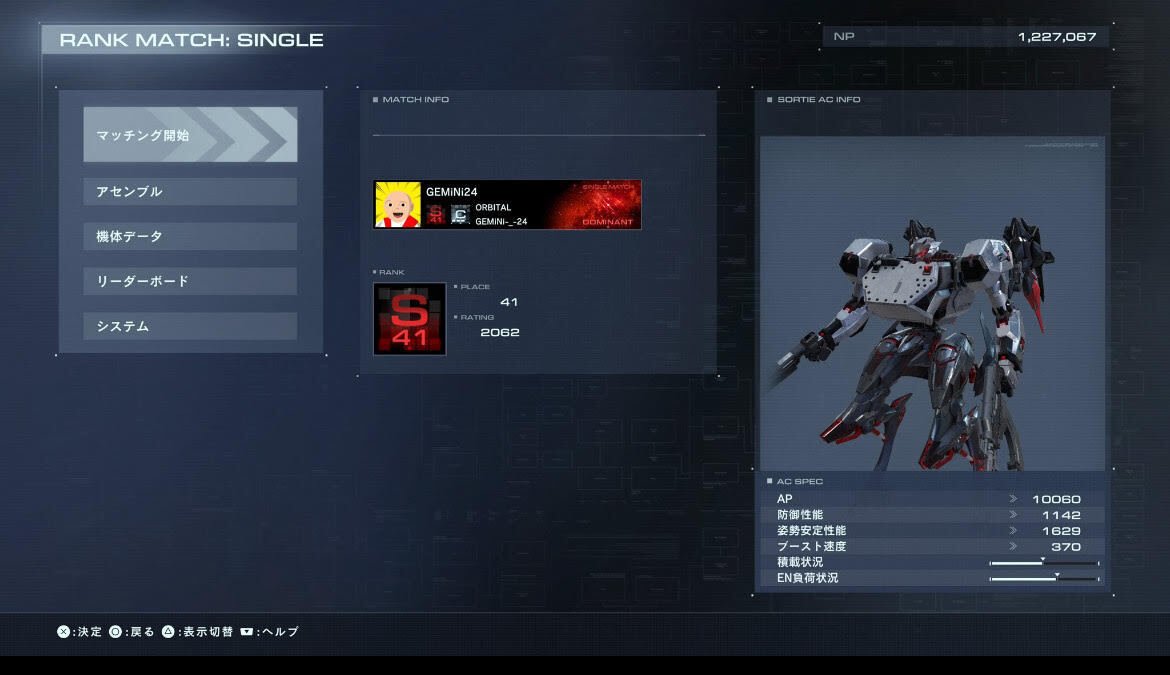The image size is (1170, 675).
Task: Open the アセンブル assembly menu
Action: point(190,191)
